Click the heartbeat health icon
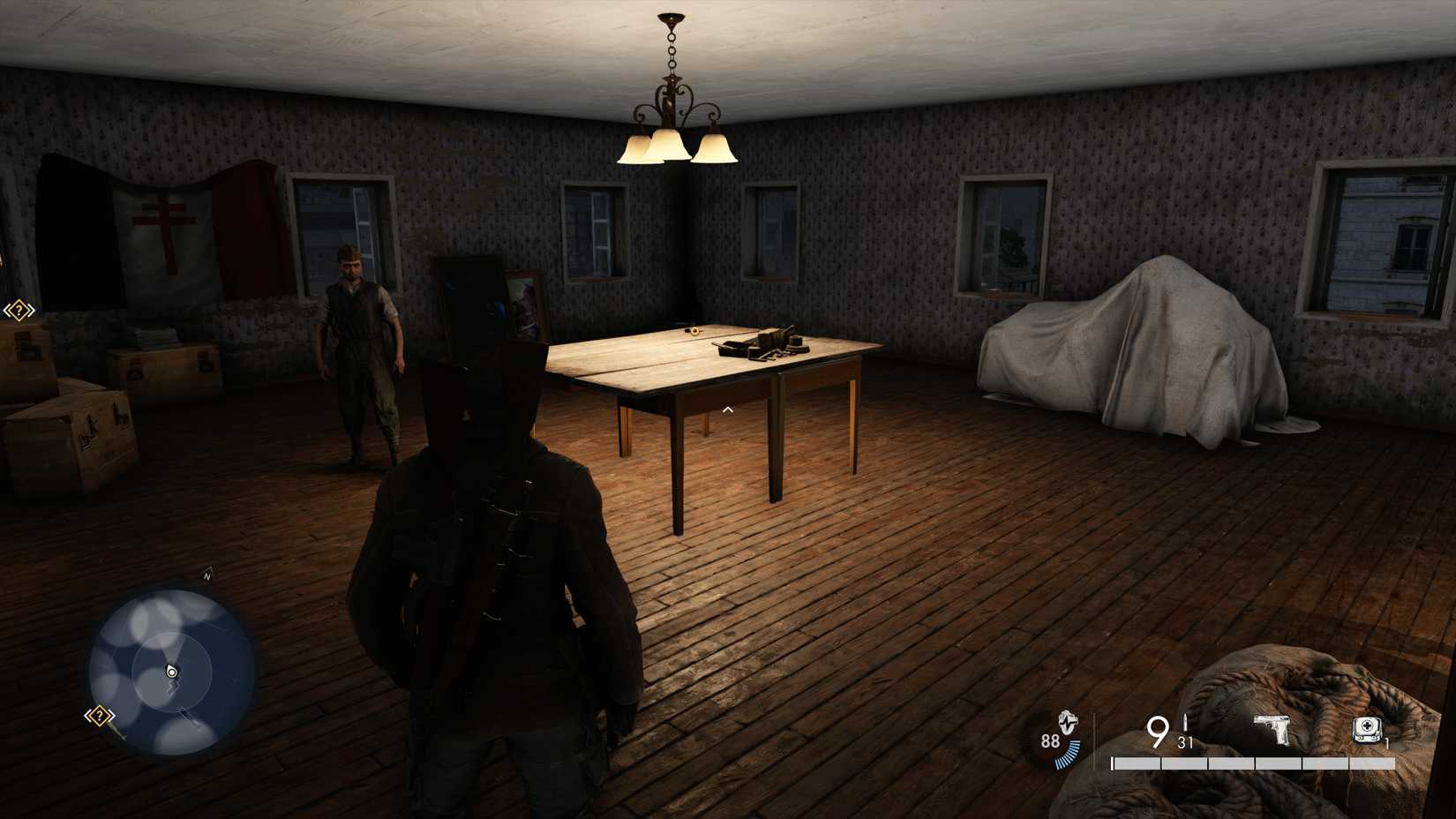Image resolution: width=1456 pixels, height=819 pixels. pyautogui.click(x=1067, y=722)
